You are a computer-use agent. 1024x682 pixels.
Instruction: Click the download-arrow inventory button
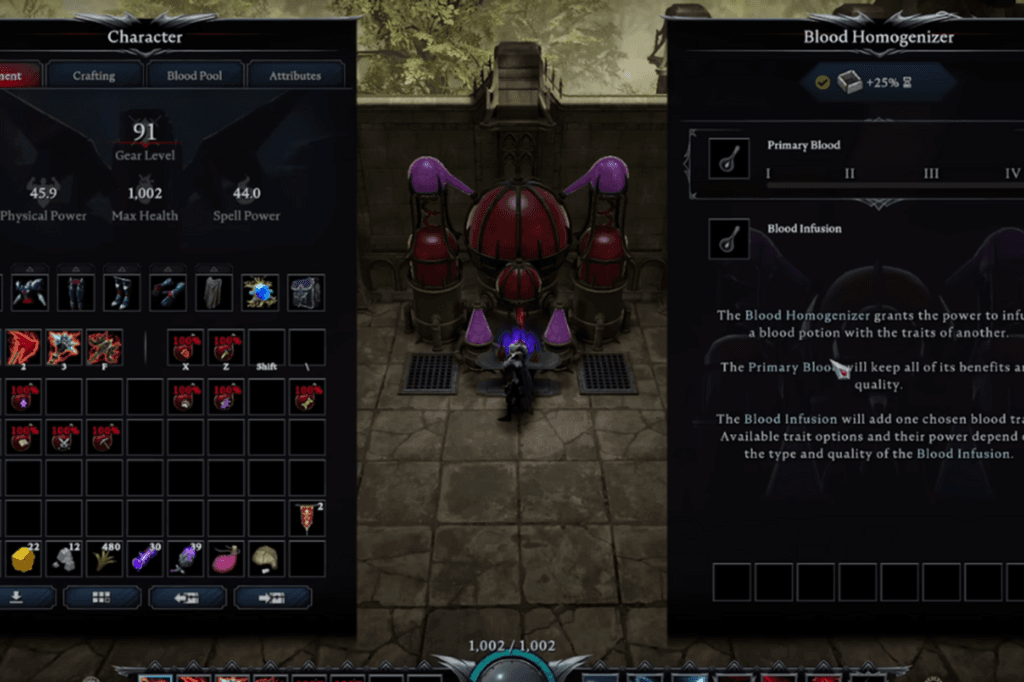pyautogui.click(x=17, y=597)
